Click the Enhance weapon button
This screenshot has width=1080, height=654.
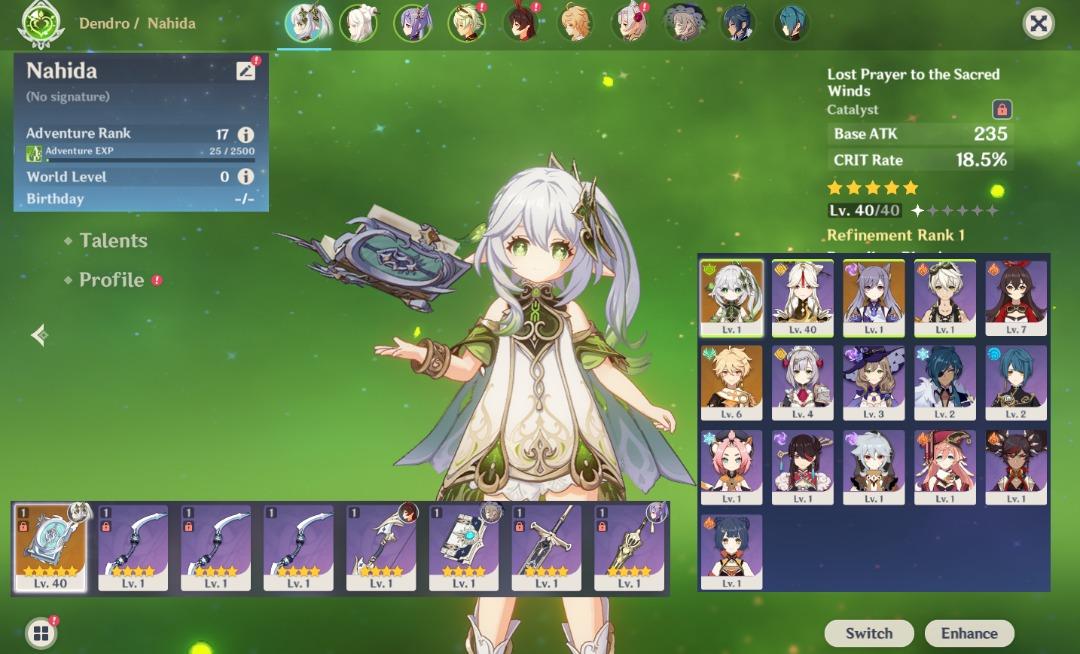[969, 633]
